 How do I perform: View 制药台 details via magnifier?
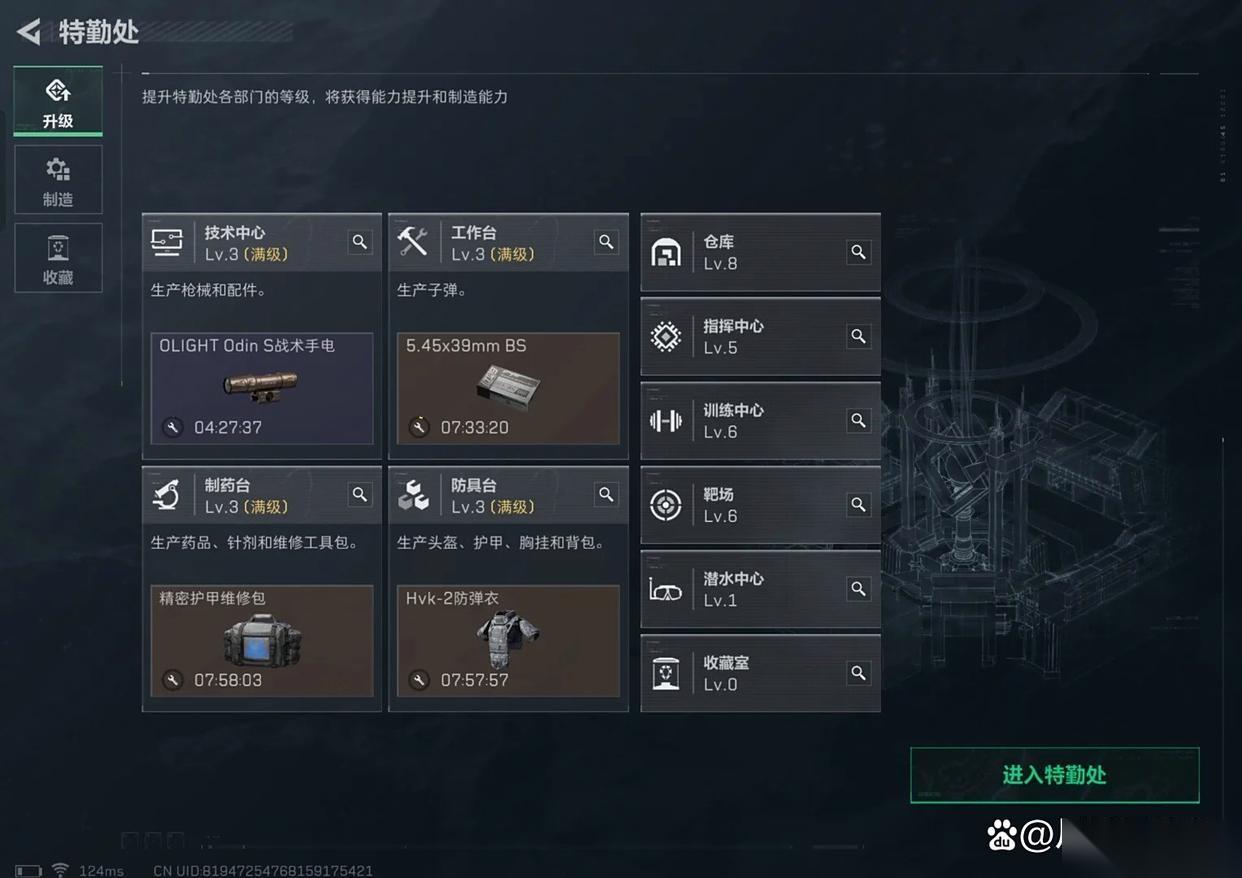pyautogui.click(x=360, y=494)
